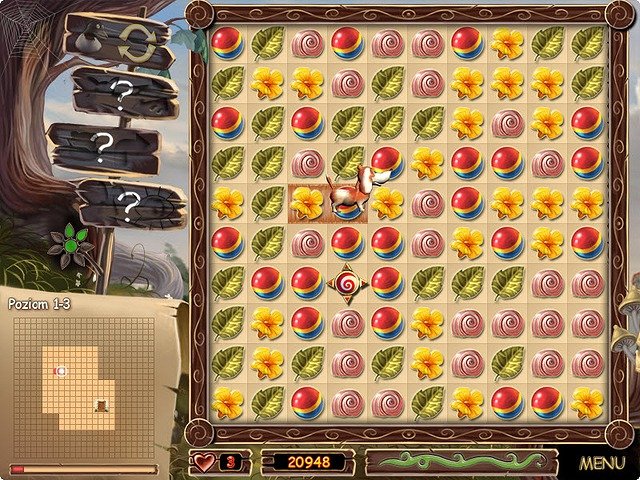Select the spiral compass bonus tile
Image resolution: width=640 pixels, height=480 pixels.
[347, 283]
